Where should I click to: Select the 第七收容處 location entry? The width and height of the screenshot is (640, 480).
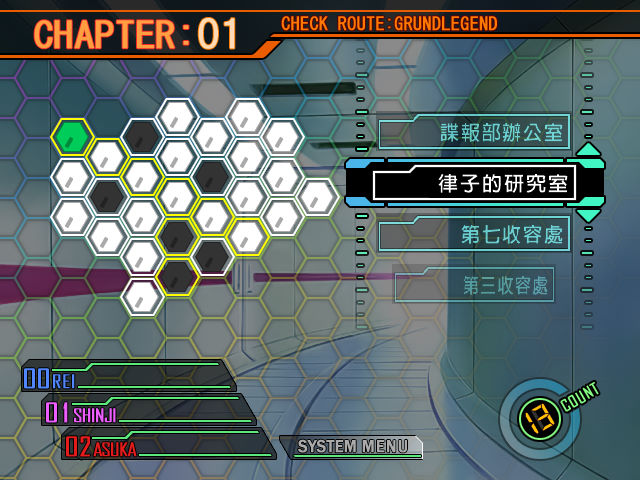point(474,236)
